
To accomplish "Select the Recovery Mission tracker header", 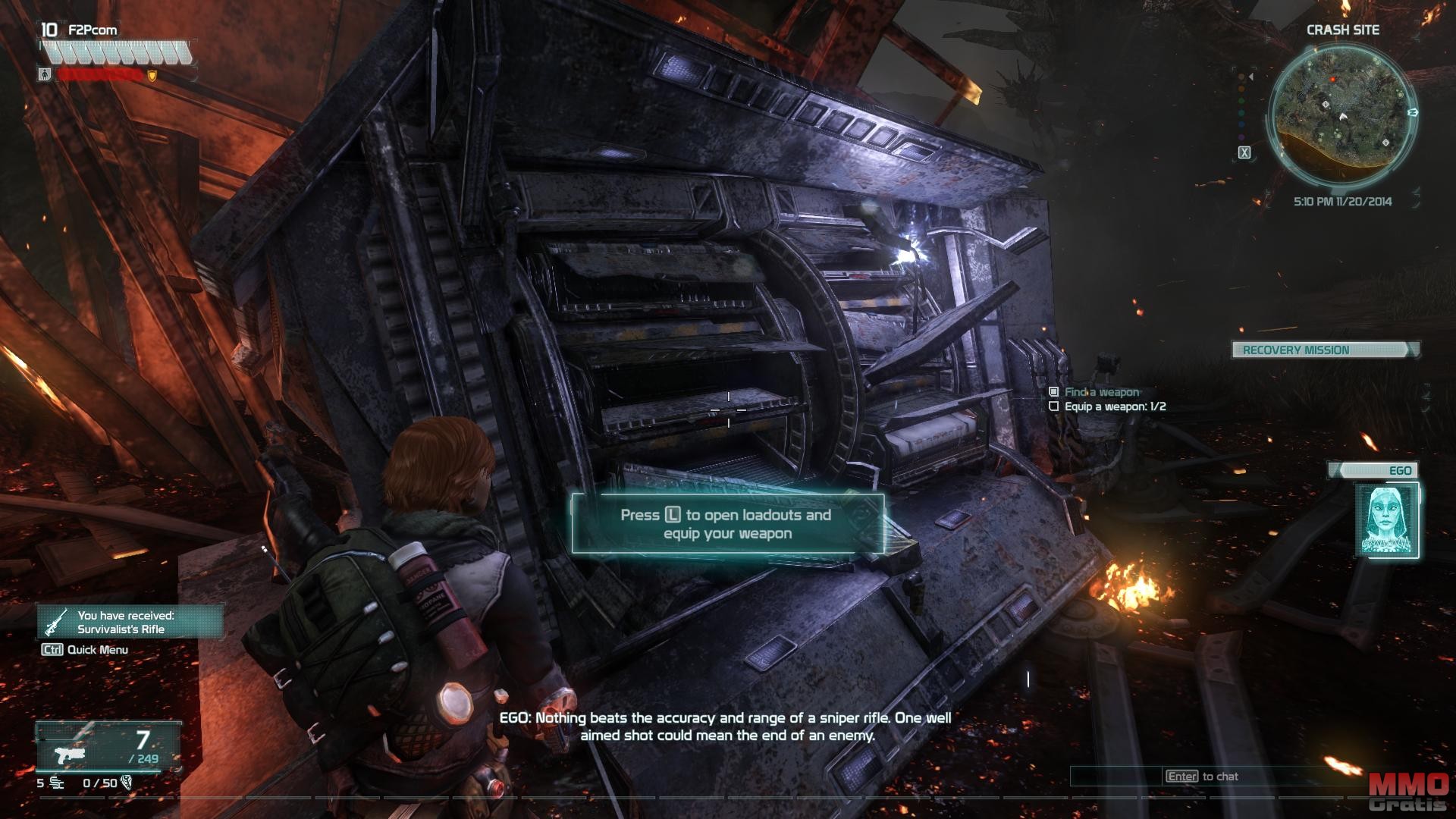I will 1324,350.
